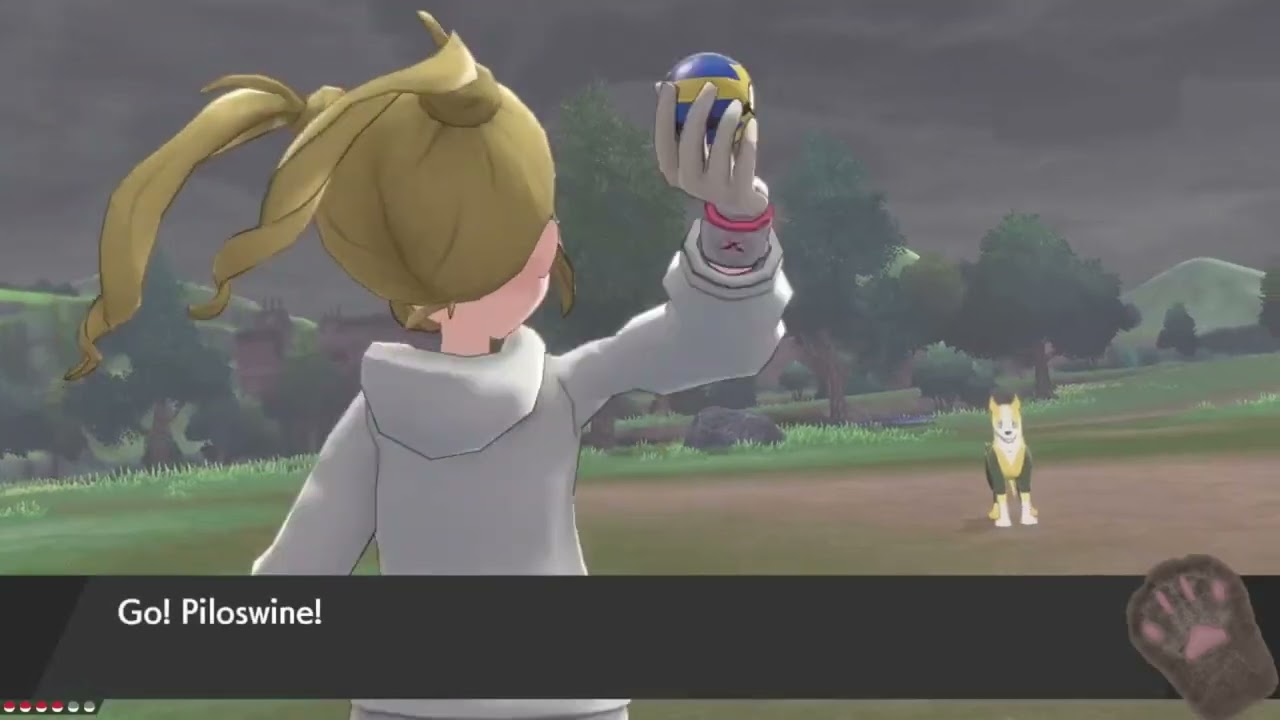Select the 'Go! Piloswine!' text message
This screenshot has width=1280, height=720.
click(219, 613)
